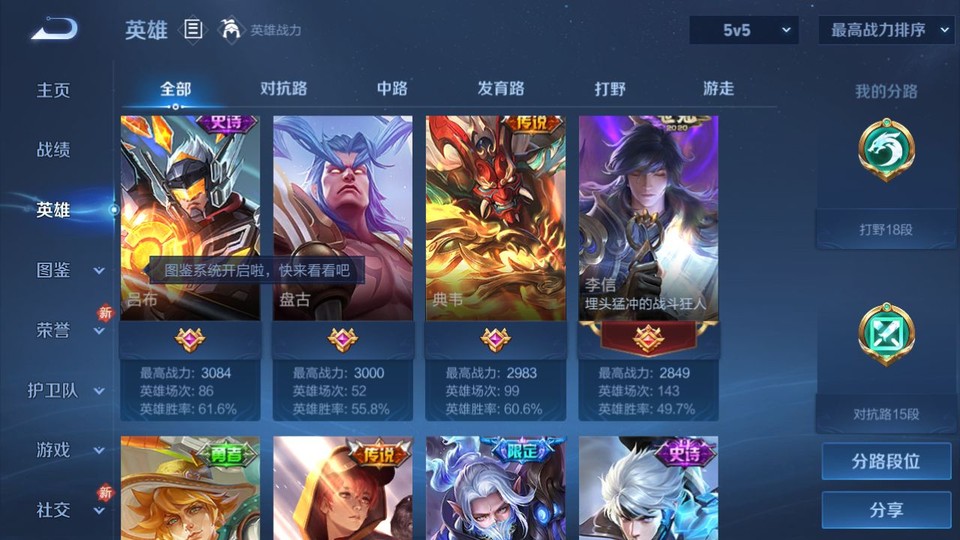Switch to the 游走 tab

[x=718, y=89]
